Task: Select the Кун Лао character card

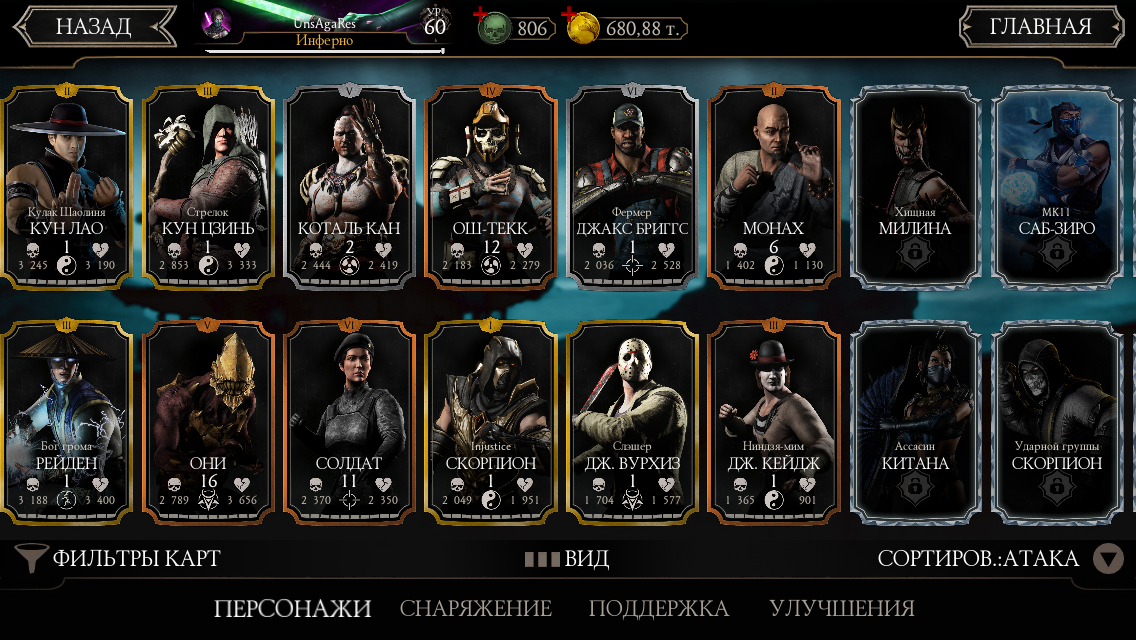Action: 67,187
